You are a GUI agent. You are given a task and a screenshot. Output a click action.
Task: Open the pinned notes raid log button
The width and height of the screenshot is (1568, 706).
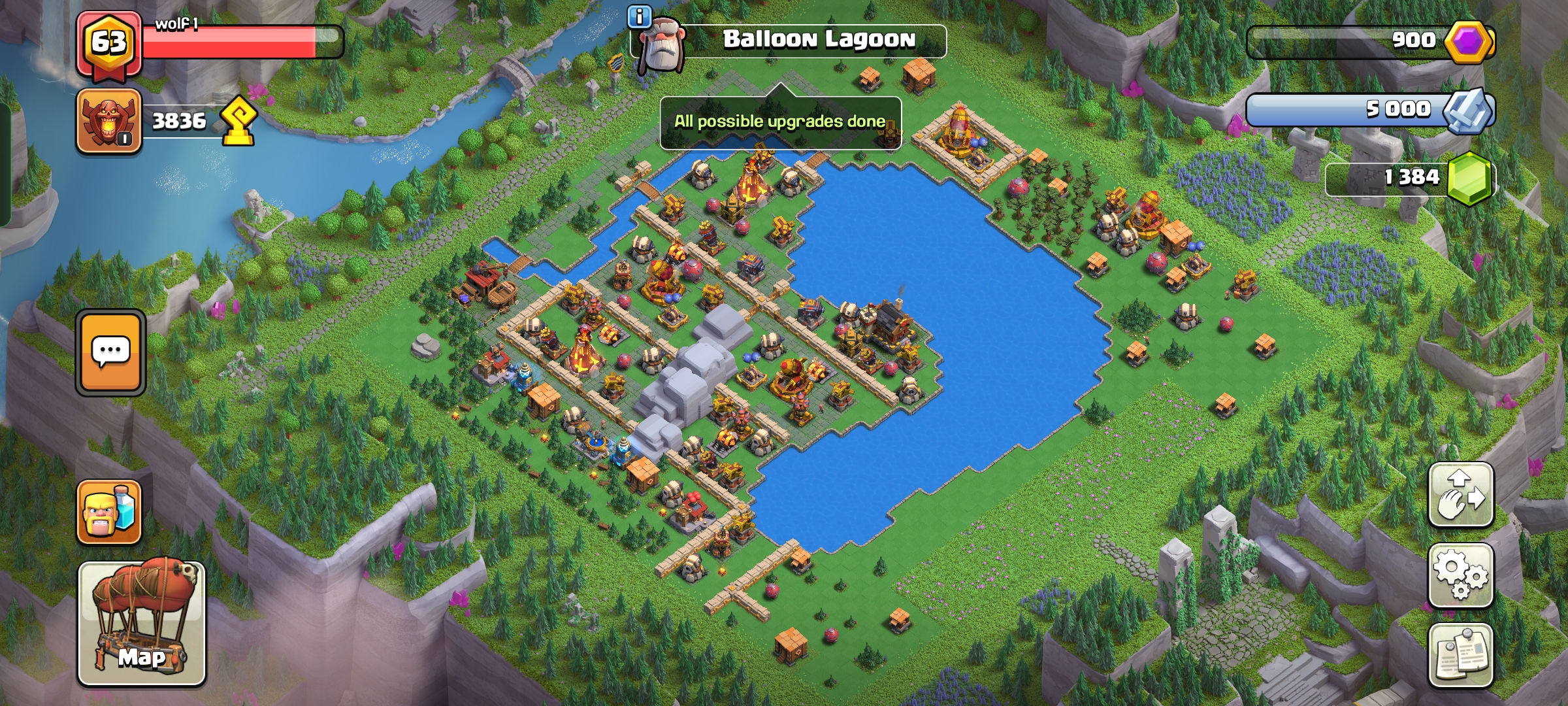[1461, 655]
